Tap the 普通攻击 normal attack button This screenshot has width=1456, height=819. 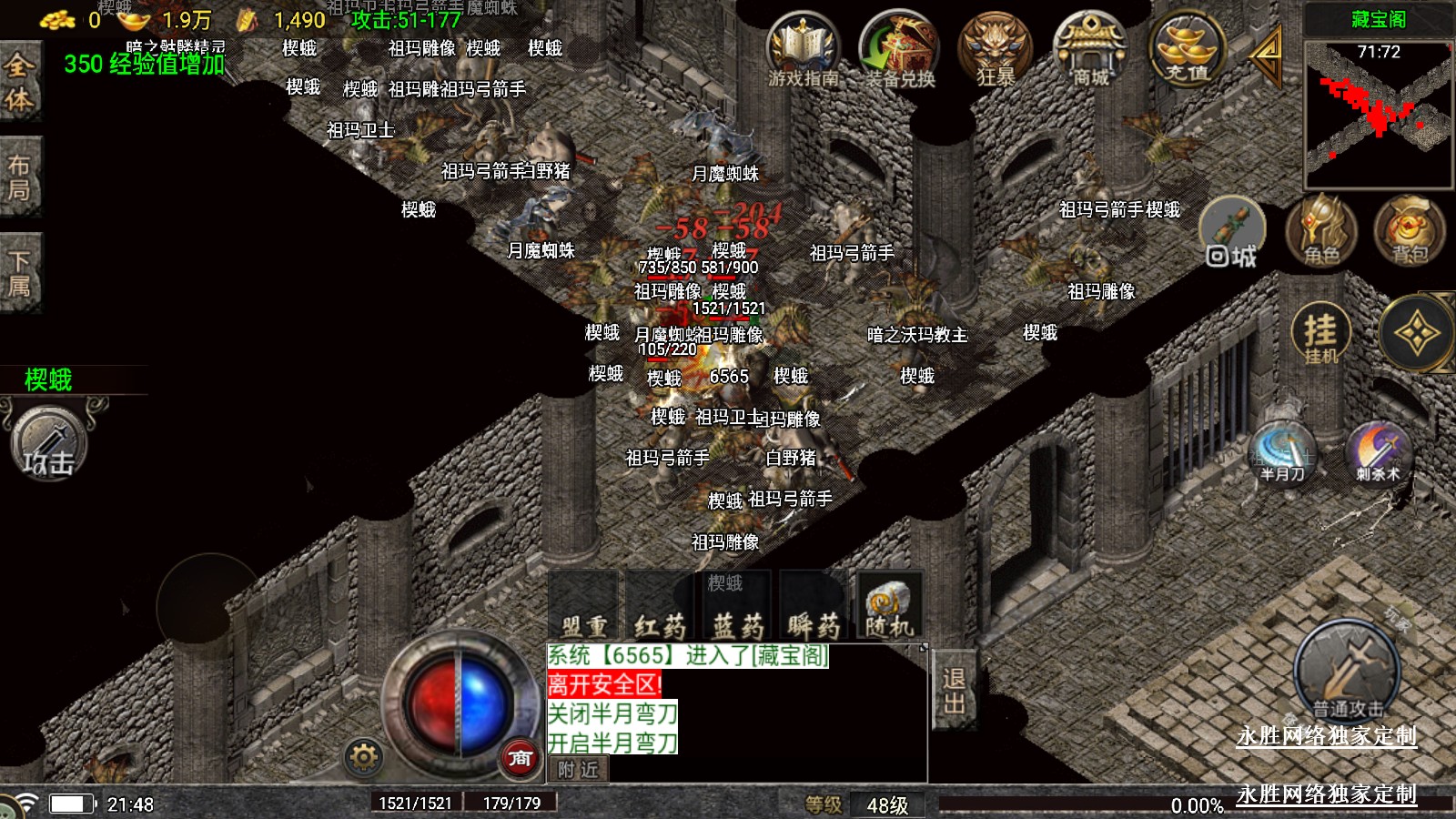pos(1348,673)
